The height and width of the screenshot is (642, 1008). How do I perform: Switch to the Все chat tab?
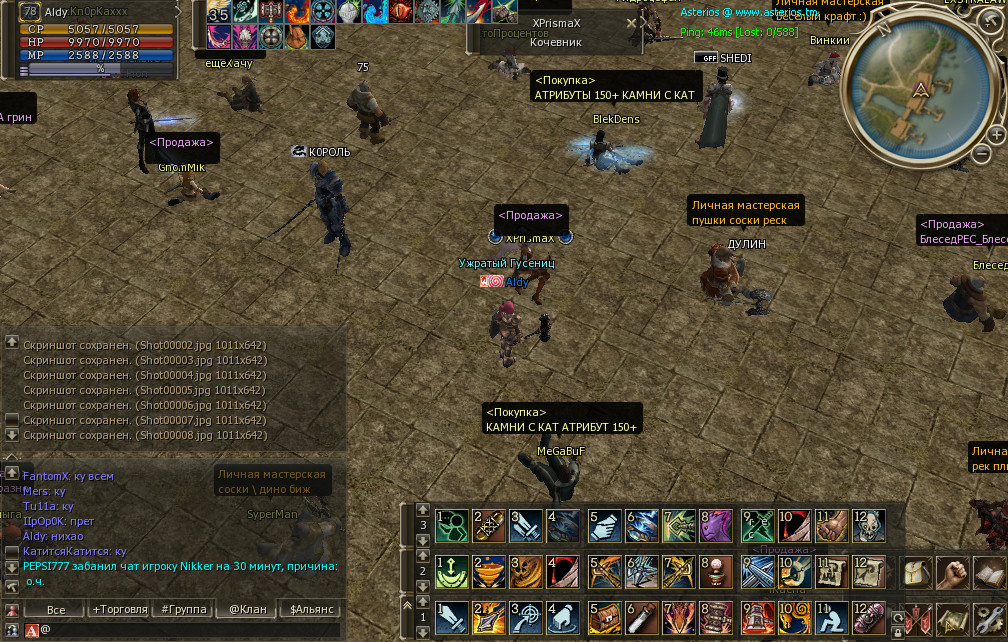tap(56, 609)
